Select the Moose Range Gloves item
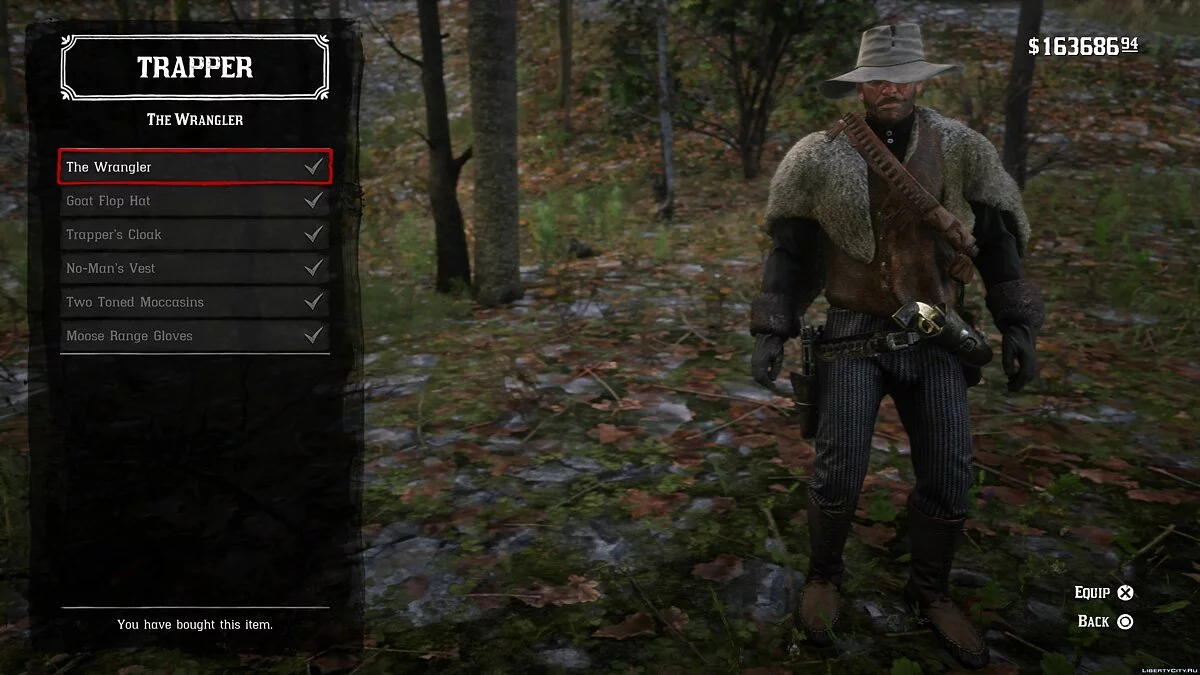The height and width of the screenshot is (675, 1200). (x=194, y=336)
